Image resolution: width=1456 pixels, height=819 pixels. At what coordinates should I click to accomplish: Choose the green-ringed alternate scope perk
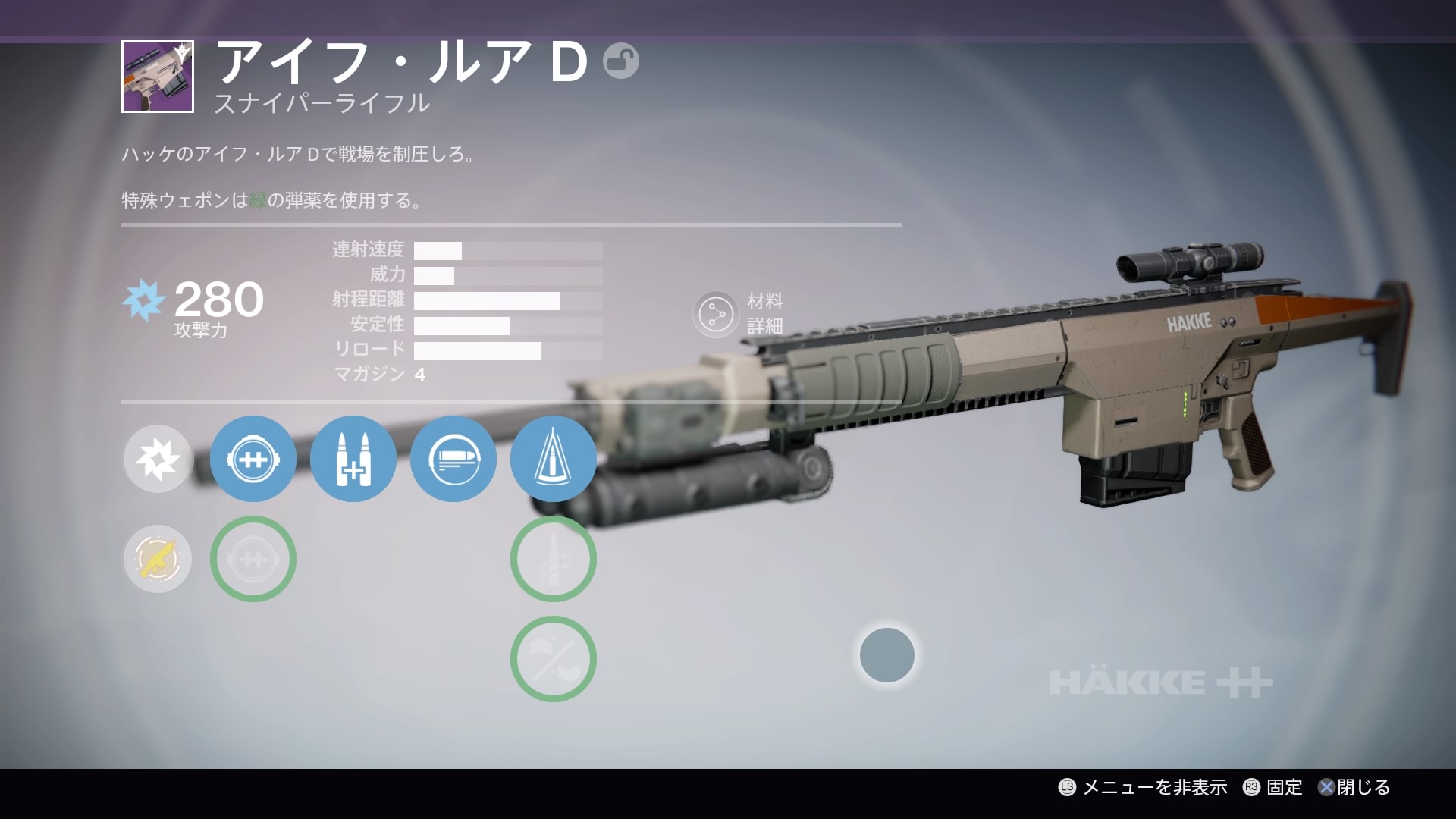pos(253,559)
